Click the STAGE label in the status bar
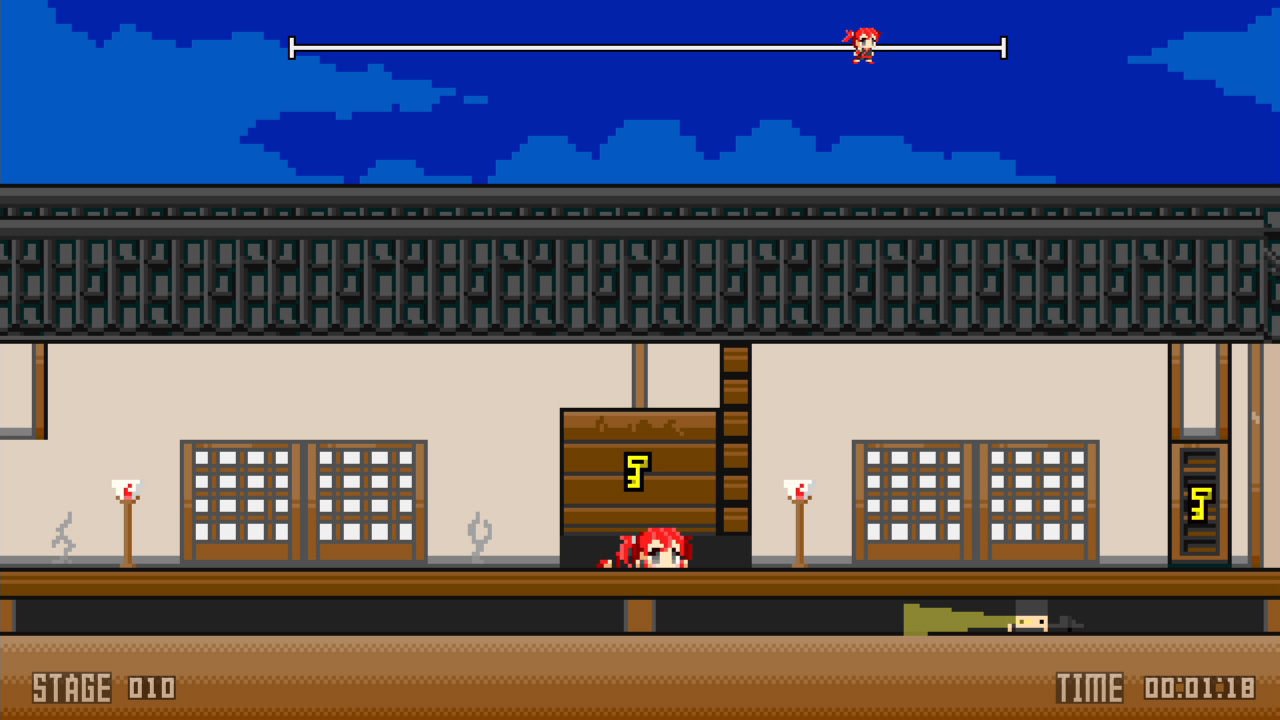This screenshot has width=1280, height=720. tap(70, 688)
